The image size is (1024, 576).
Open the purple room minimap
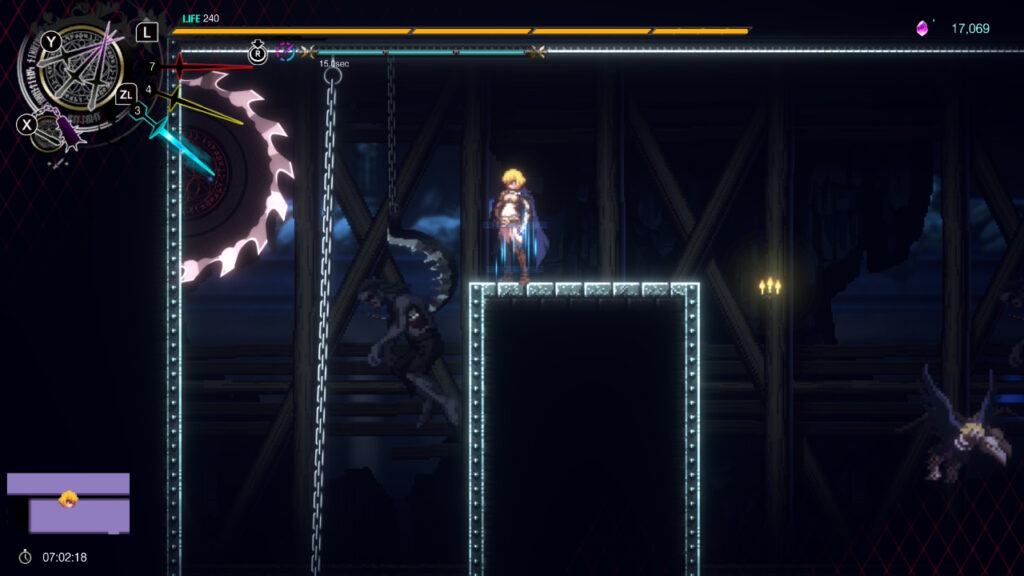click(x=68, y=503)
